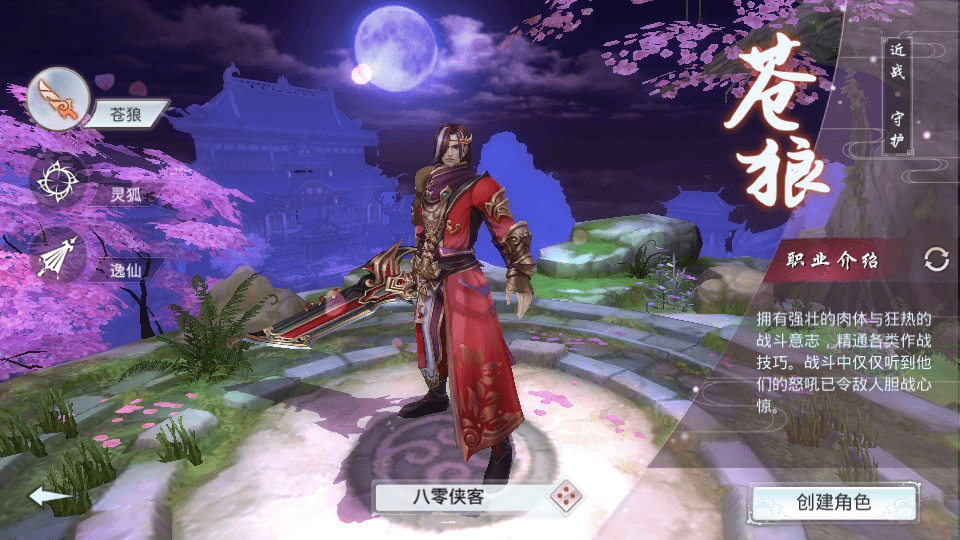Roll a random name with the dice

point(564,496)
